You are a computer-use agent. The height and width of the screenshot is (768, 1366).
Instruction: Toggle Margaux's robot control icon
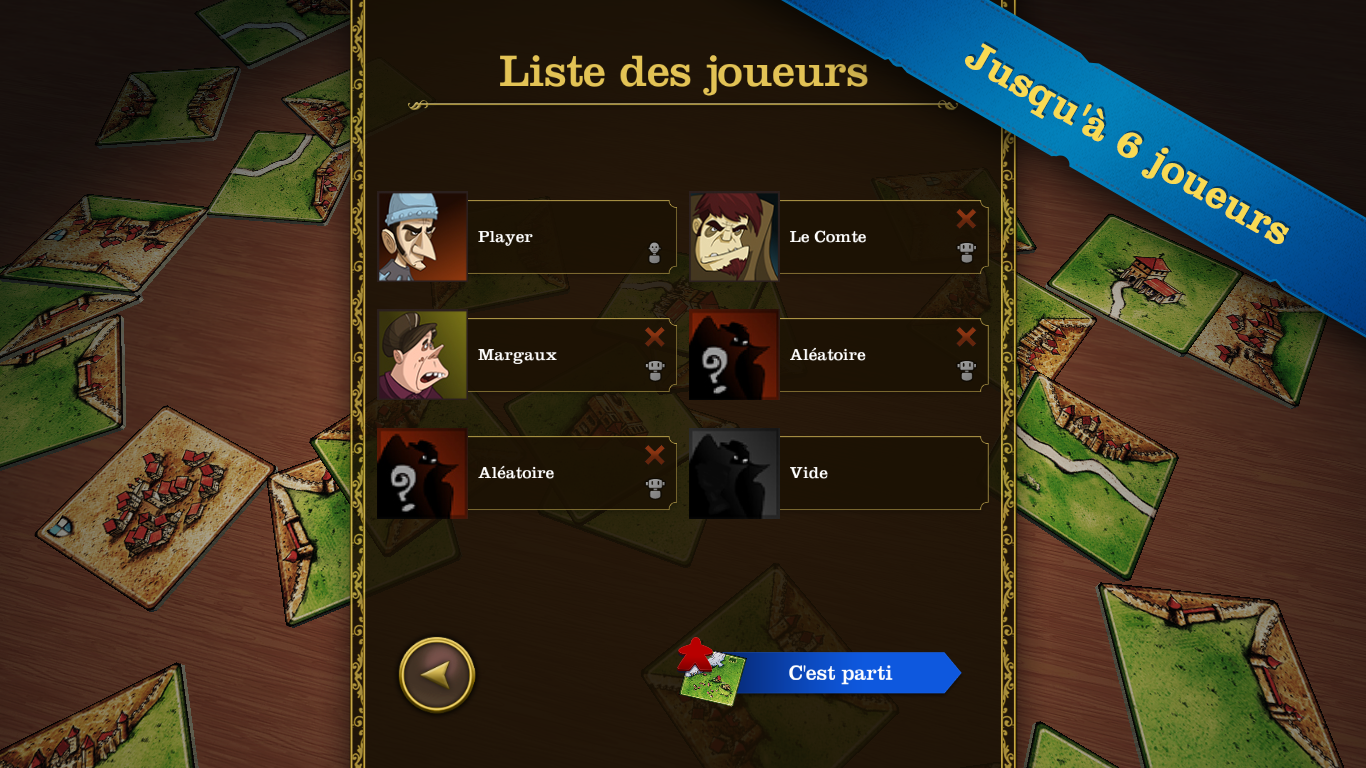click(655, 372)
